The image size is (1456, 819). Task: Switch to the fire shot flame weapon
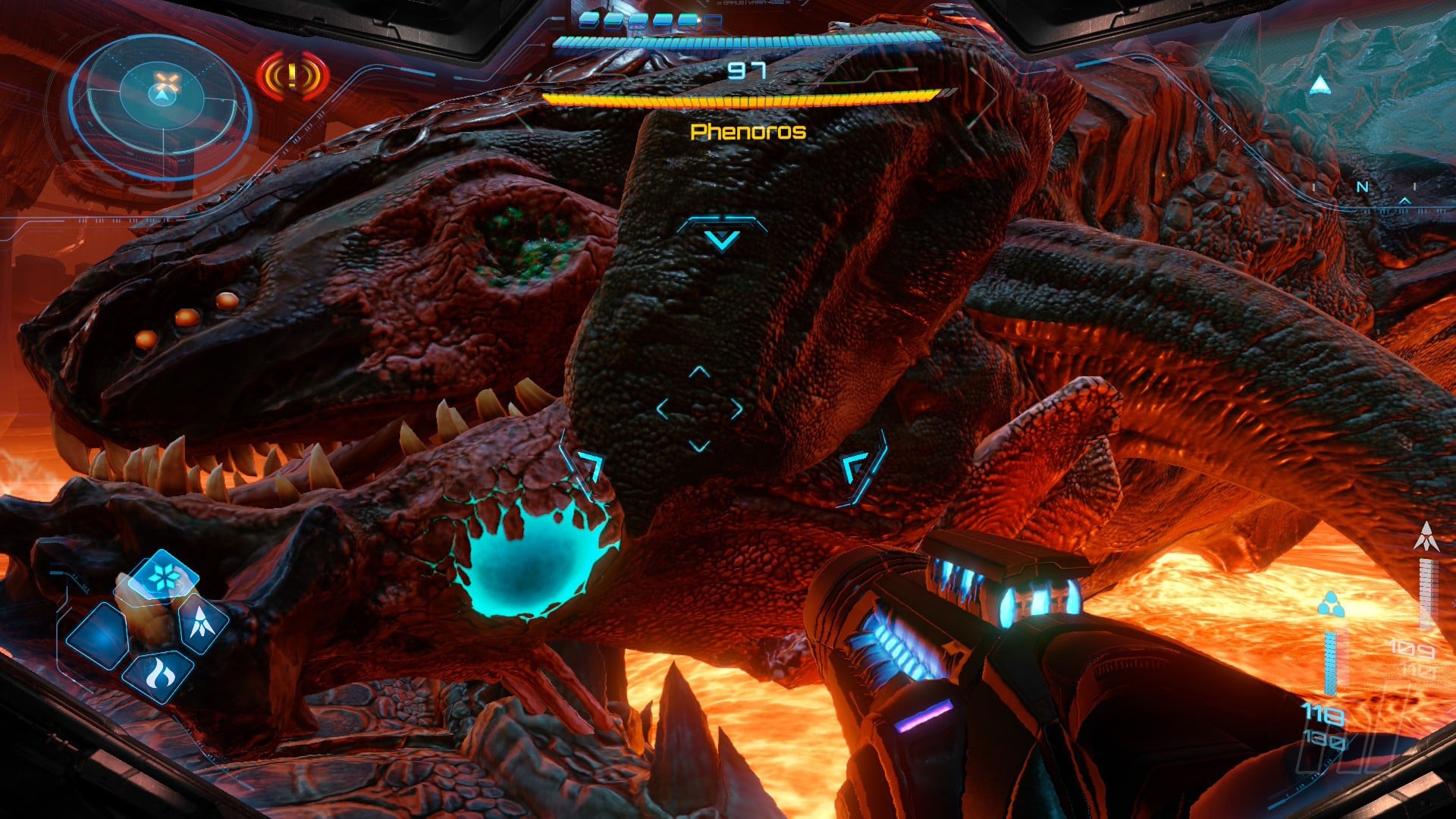(x=159, y=673)
